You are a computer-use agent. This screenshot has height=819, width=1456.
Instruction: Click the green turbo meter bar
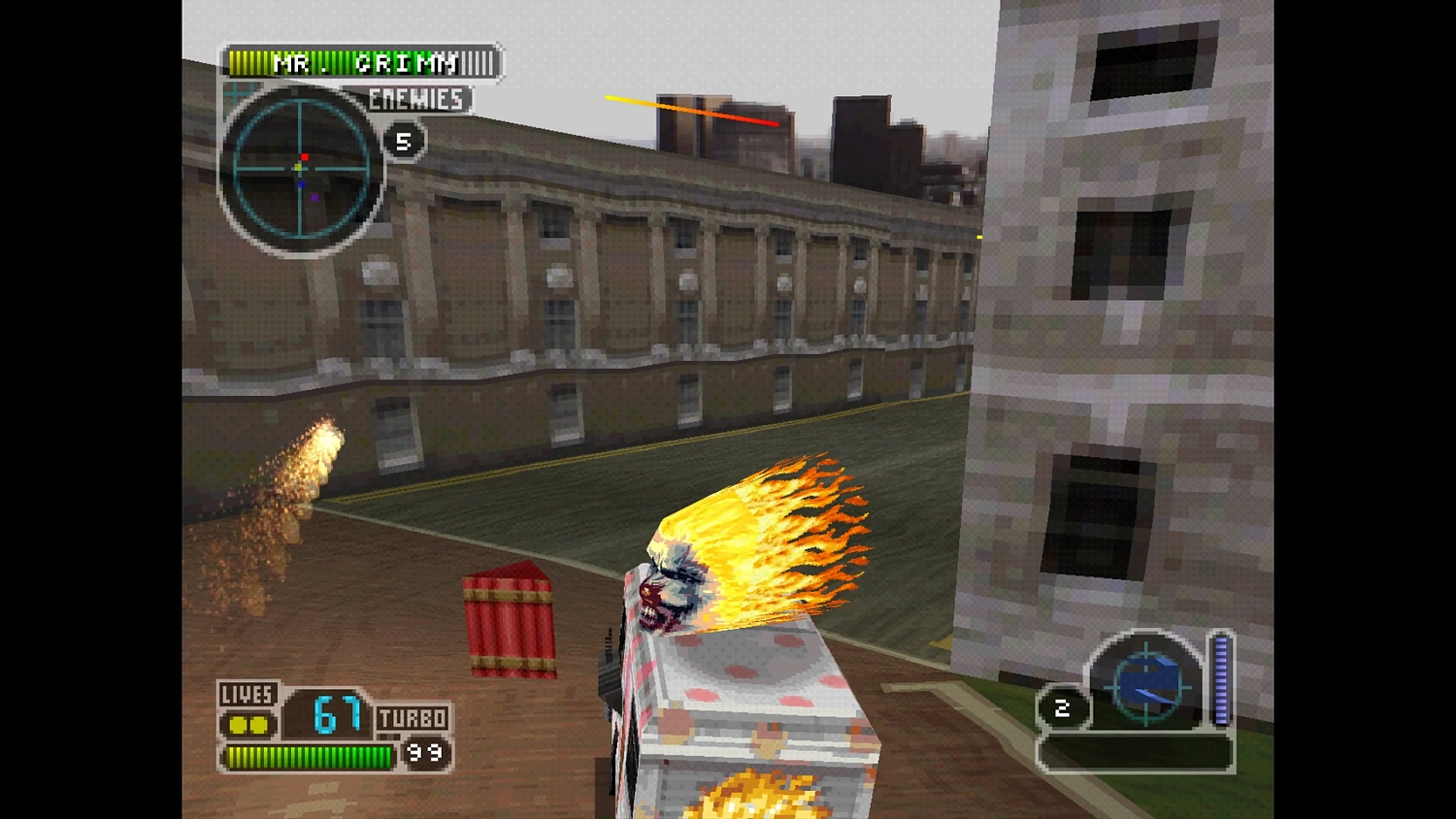pos(309,758)
